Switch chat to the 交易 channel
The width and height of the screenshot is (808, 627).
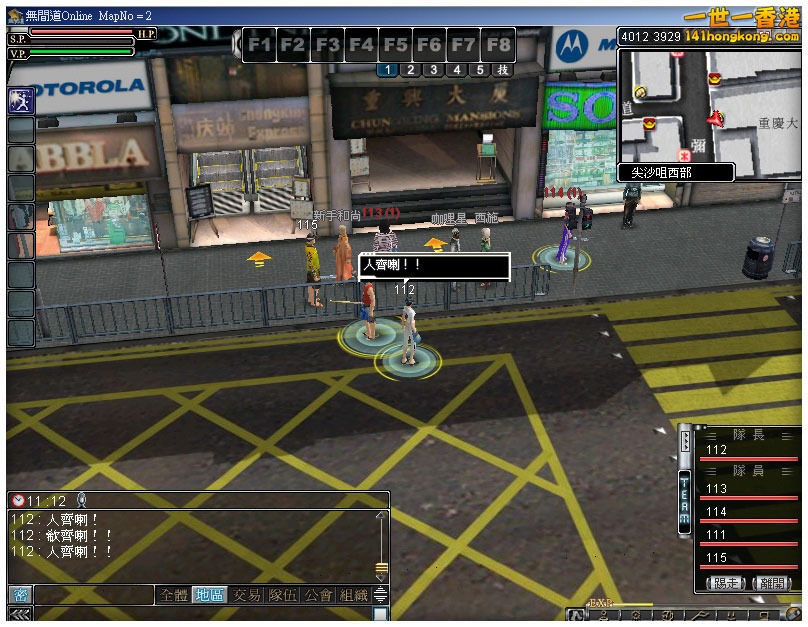pyautogui.click(x=246, y=595)
